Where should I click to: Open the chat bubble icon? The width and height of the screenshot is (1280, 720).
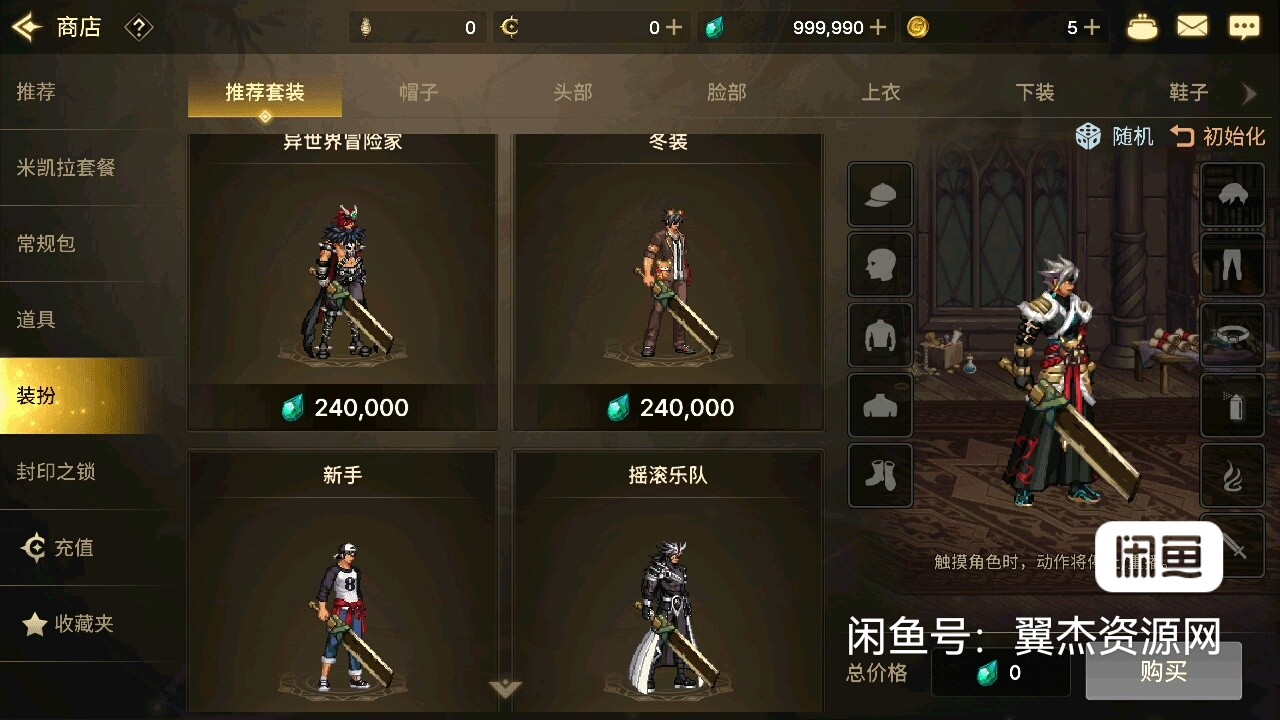click(1243, 27)
